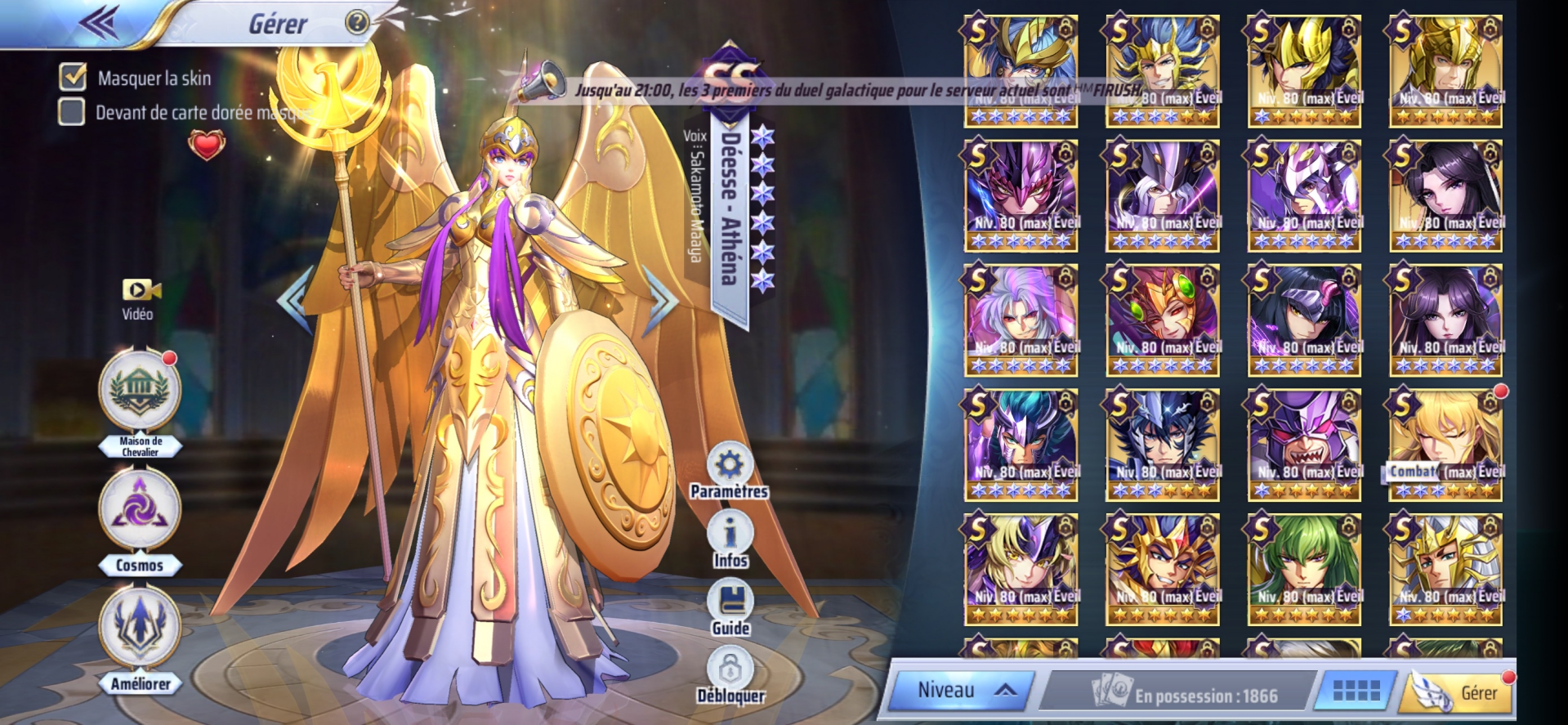Open the Cosmos menu
Screen dimensions: 1568x725
(x=140, y=511)
